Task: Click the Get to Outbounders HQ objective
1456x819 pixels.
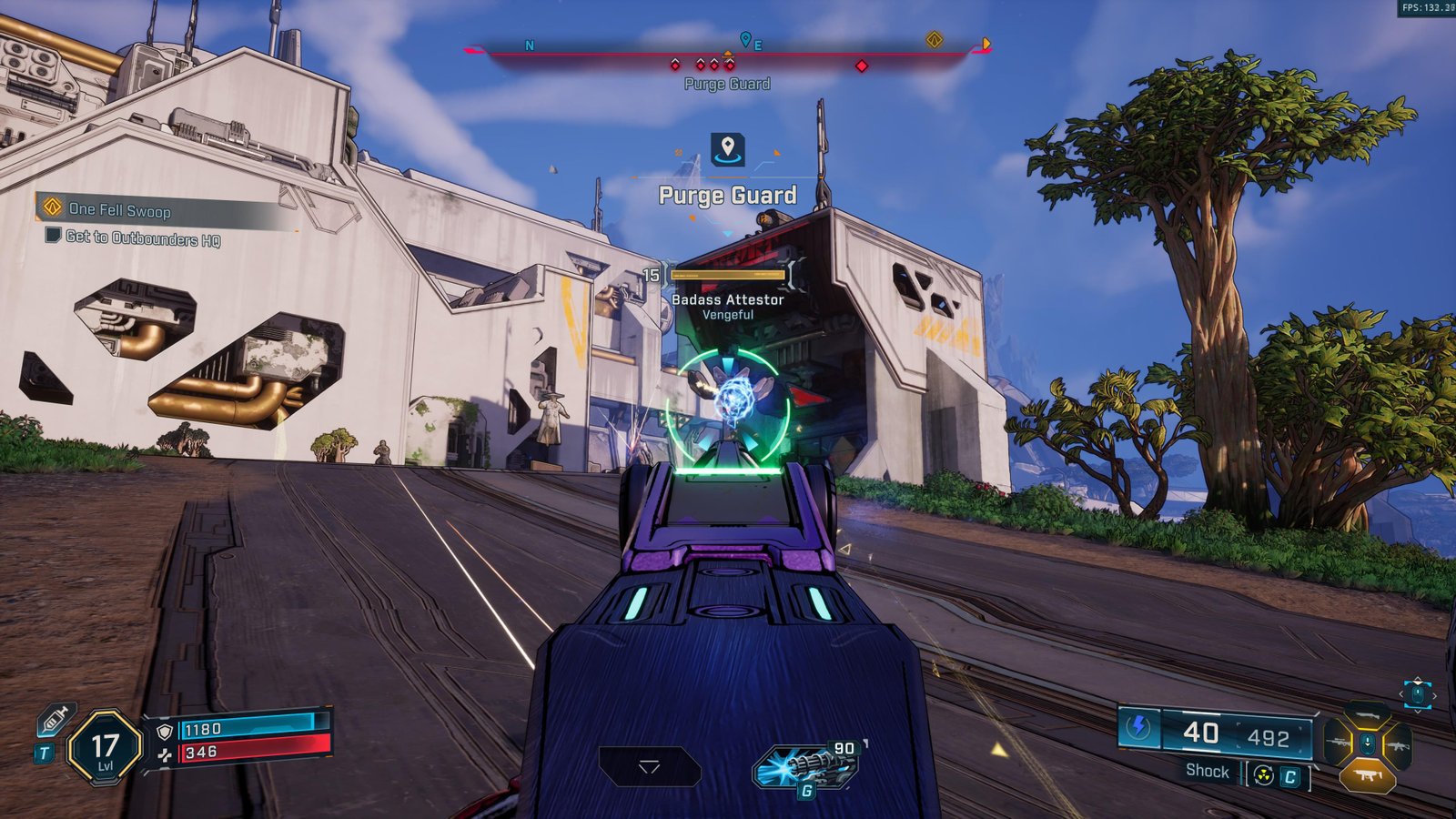Action: pyautogui.click(x=143, y=238)
